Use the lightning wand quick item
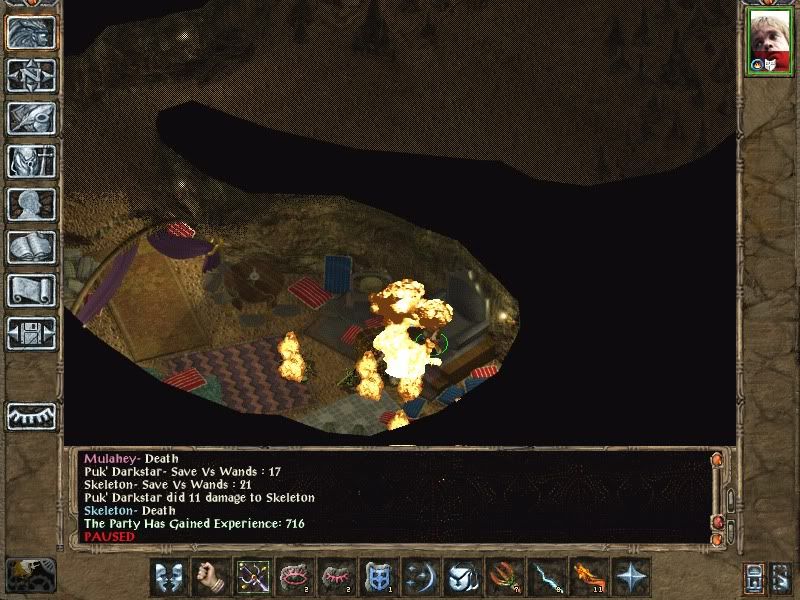800x600 pixels. click(x=545, y=577)
